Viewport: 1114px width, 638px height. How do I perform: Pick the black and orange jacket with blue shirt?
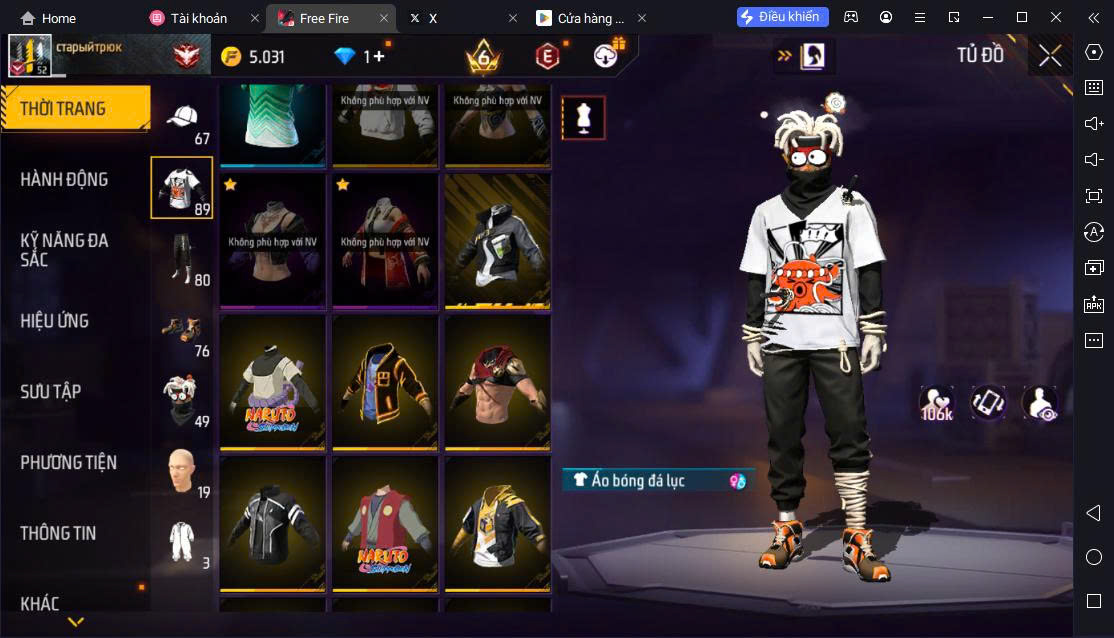point(385,383)
